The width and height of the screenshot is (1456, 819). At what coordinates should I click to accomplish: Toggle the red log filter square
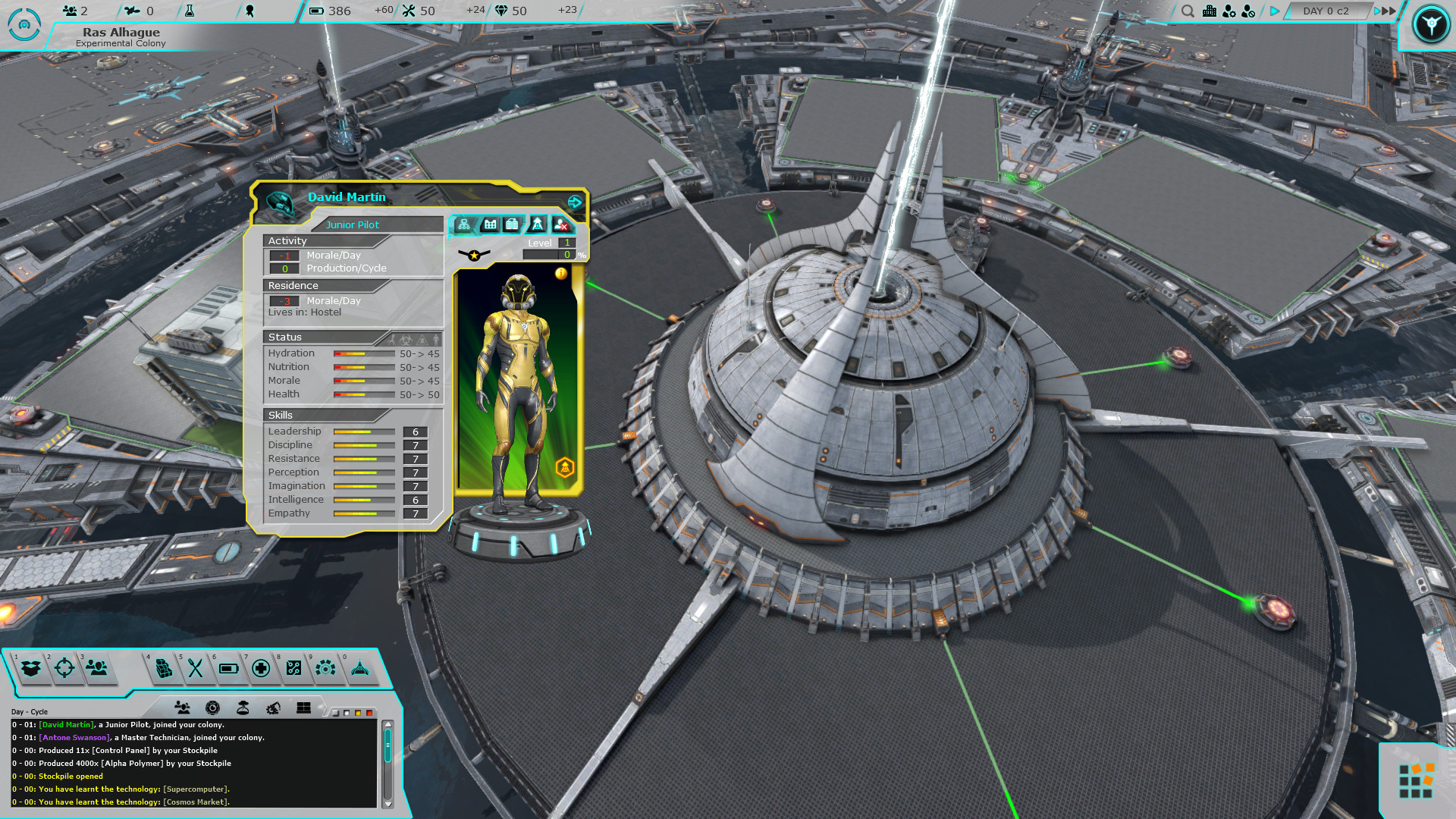[x=370, y=713]
